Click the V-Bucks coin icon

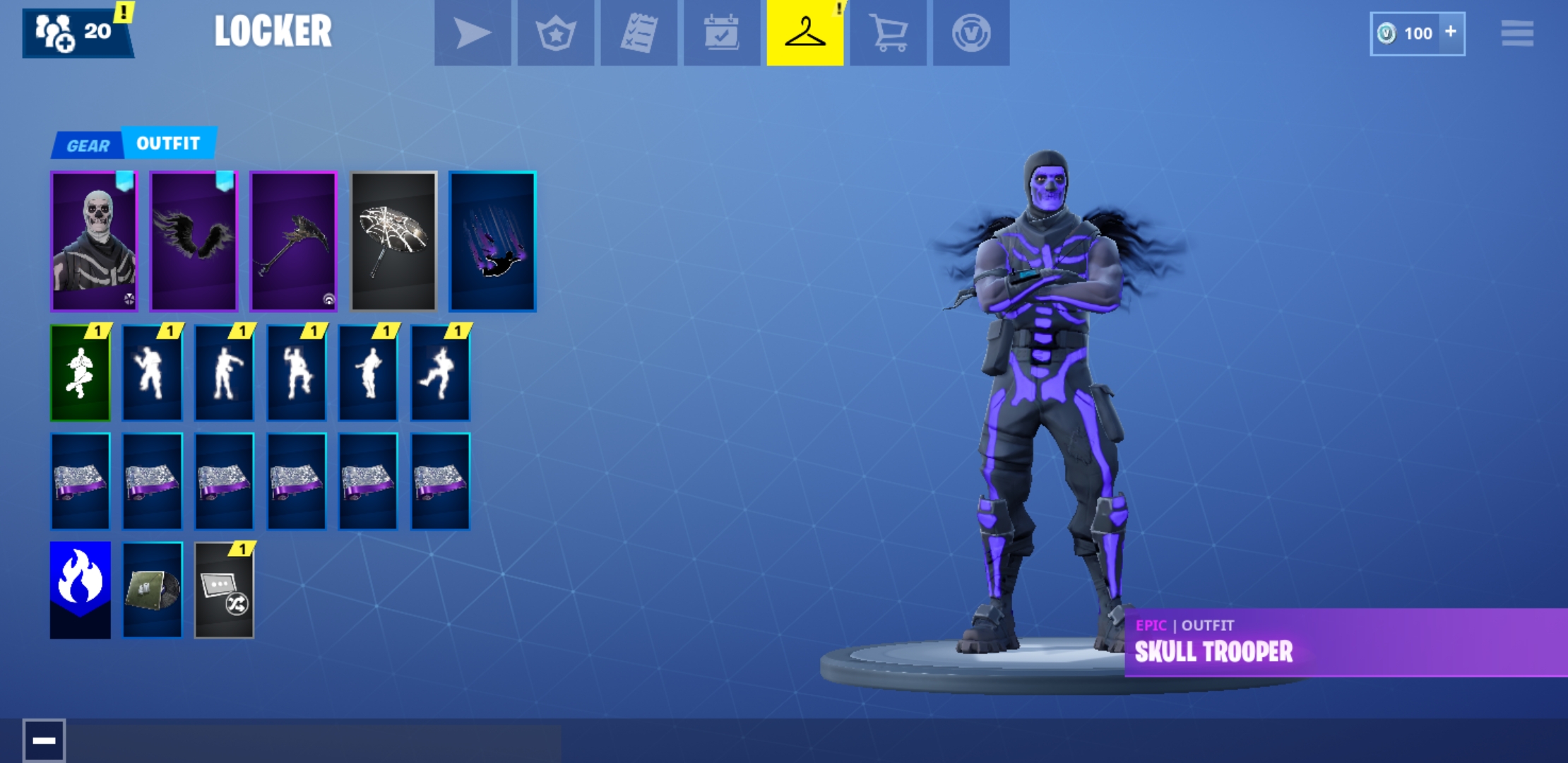pyautogui.click(x=970, y=32)
